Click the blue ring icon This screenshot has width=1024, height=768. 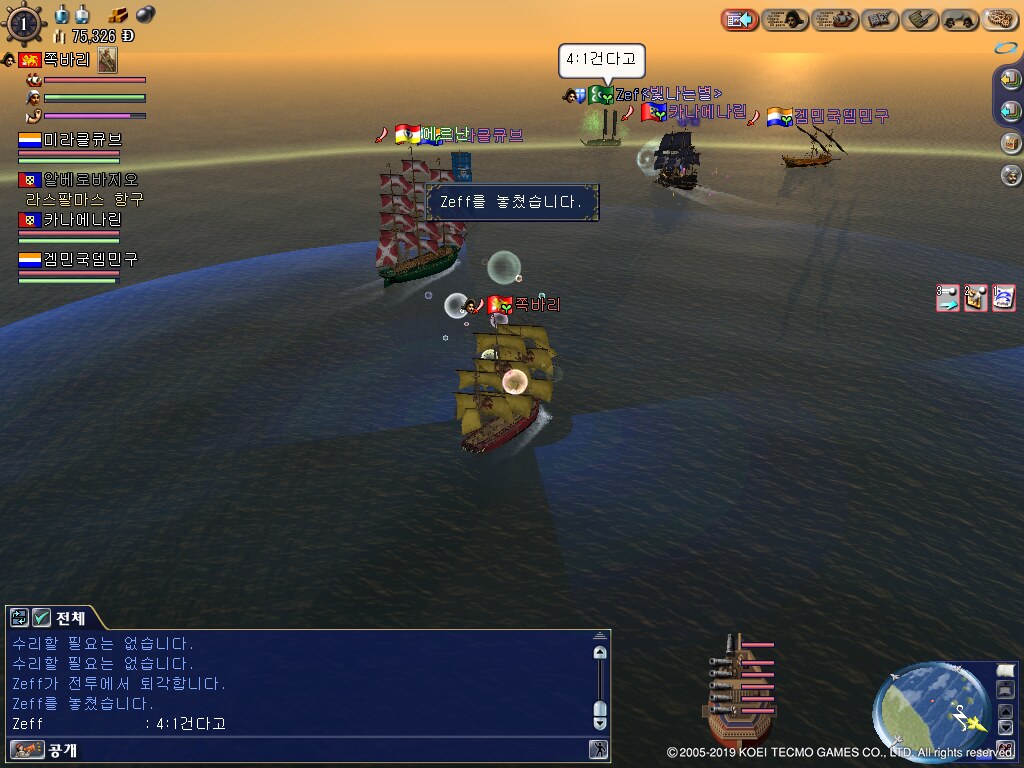(1004, 48)
